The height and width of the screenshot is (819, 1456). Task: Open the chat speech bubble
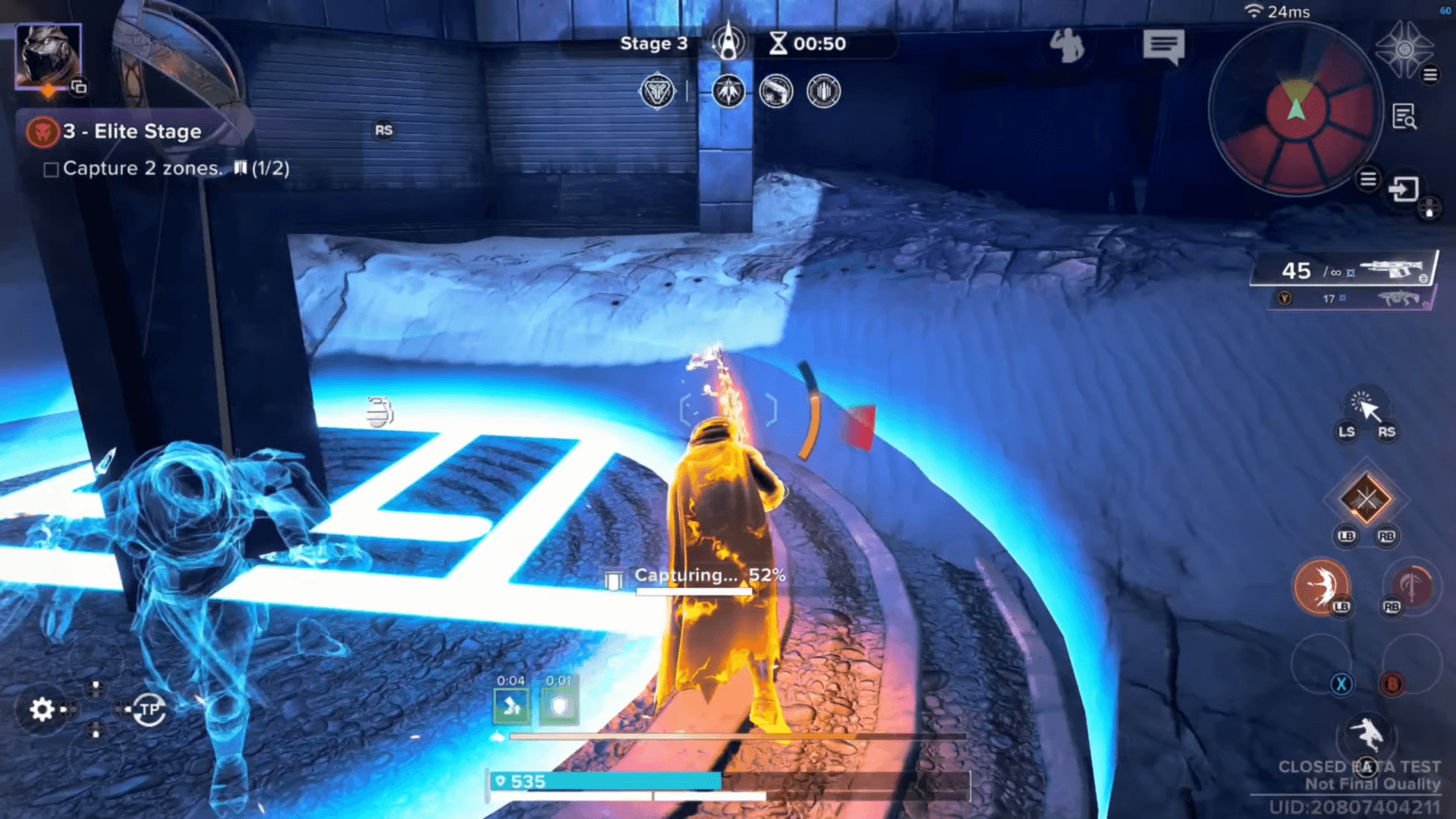[1163, 46]
